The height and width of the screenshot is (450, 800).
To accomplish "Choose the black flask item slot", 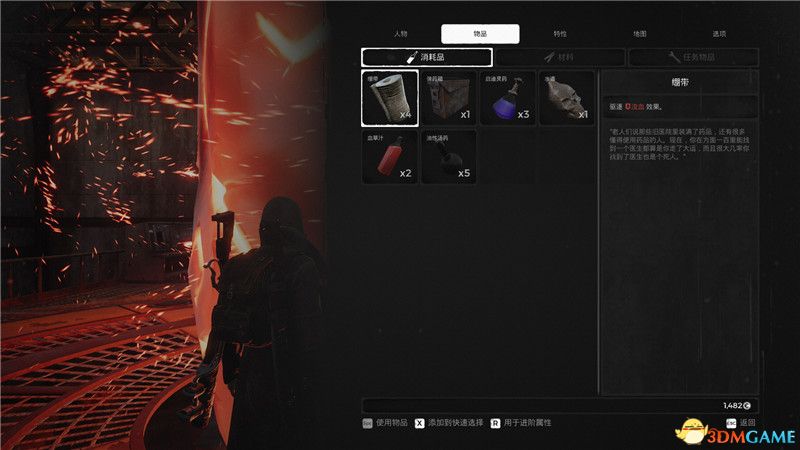I will pos(449,156).
